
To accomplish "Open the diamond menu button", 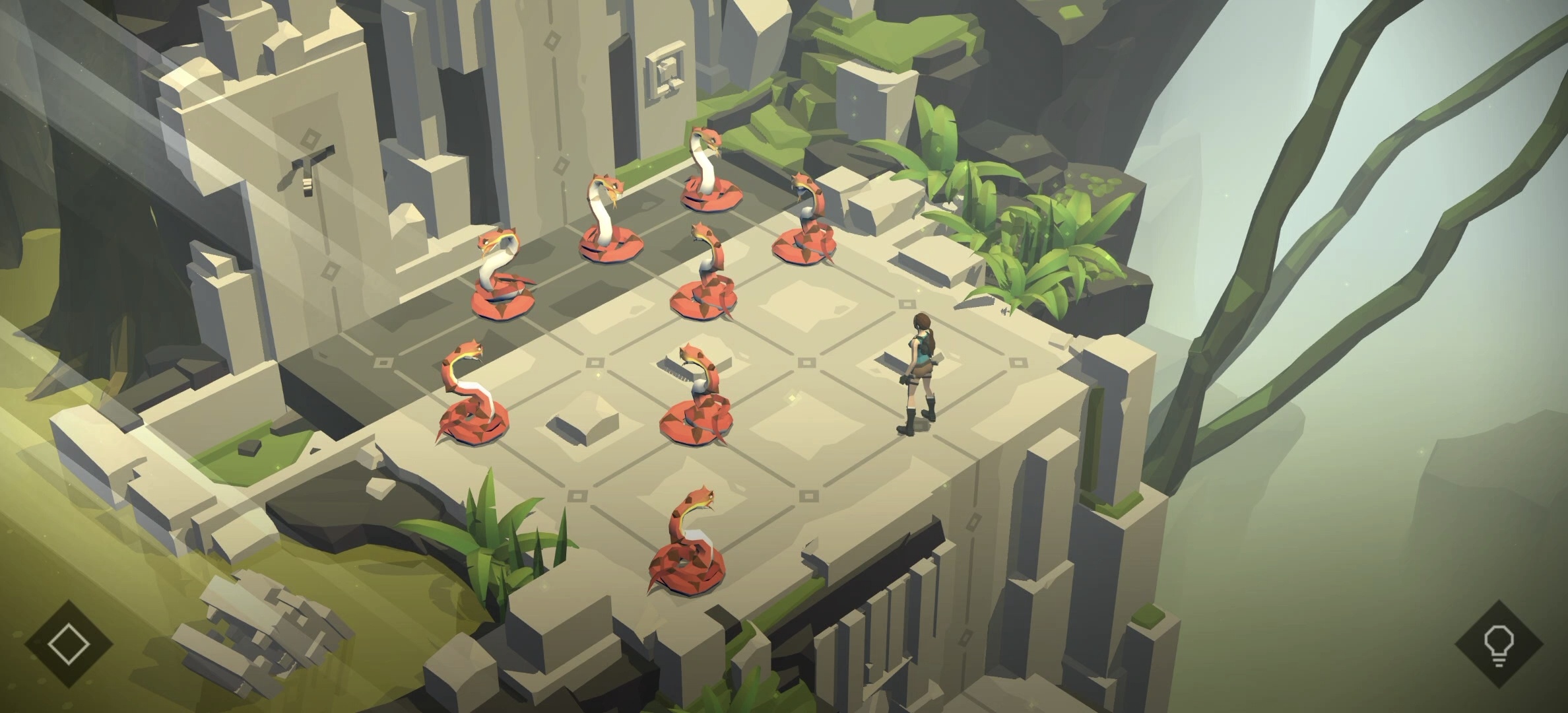I will [69, 643].
